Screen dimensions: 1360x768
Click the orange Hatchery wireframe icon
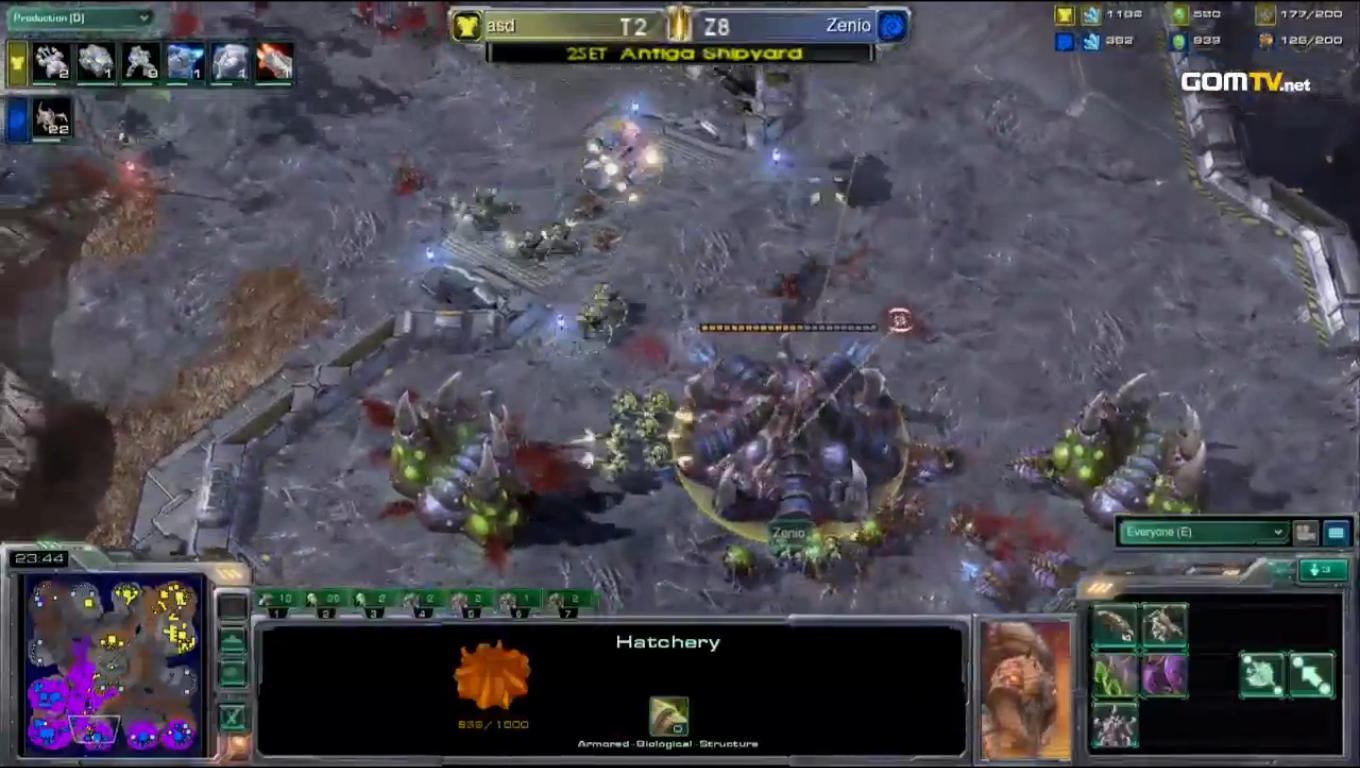tap(491, 676)
